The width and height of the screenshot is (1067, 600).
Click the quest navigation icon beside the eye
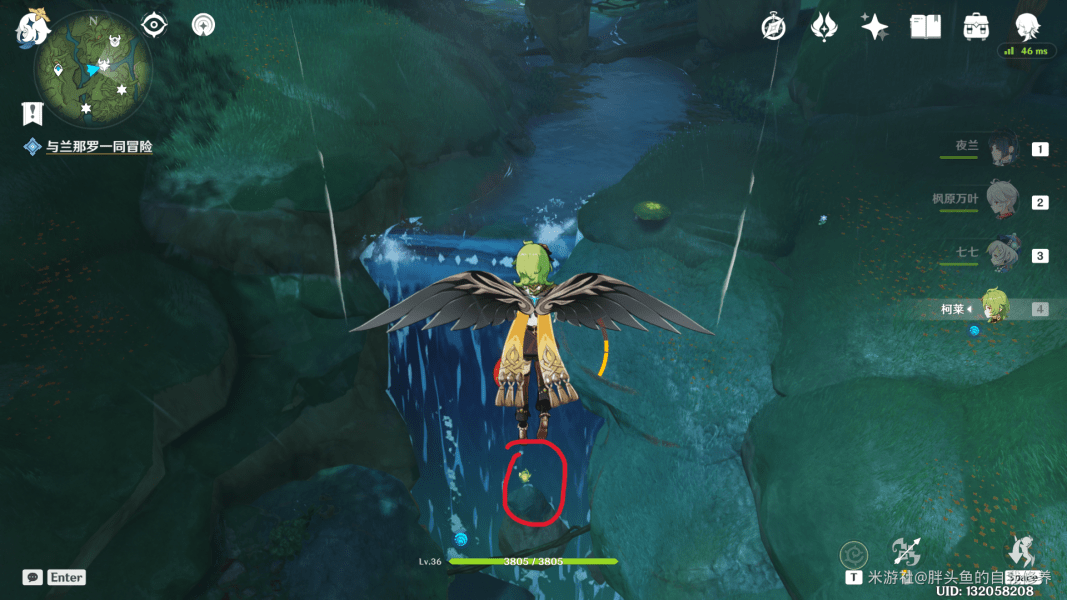(203, 24)
